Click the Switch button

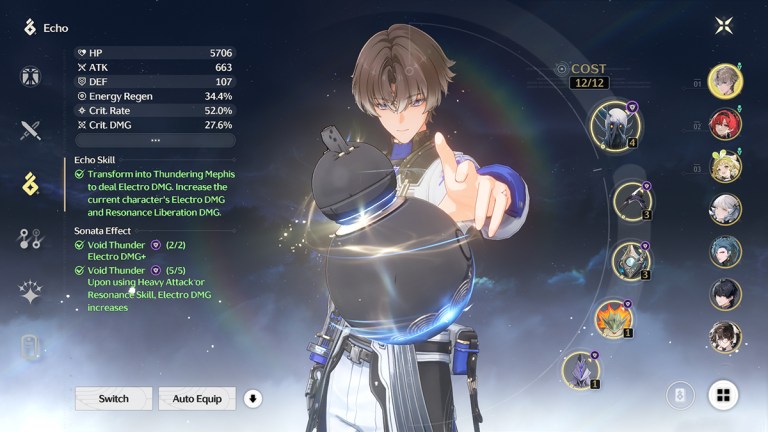click(x=113, y=399)
